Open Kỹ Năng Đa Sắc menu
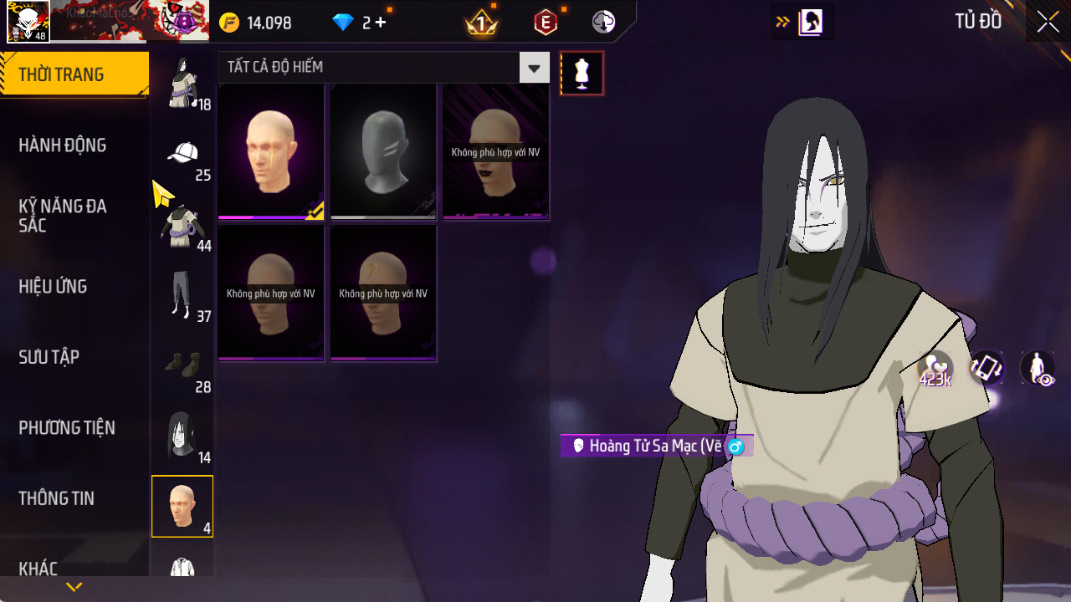 click(x=62, y=215)
